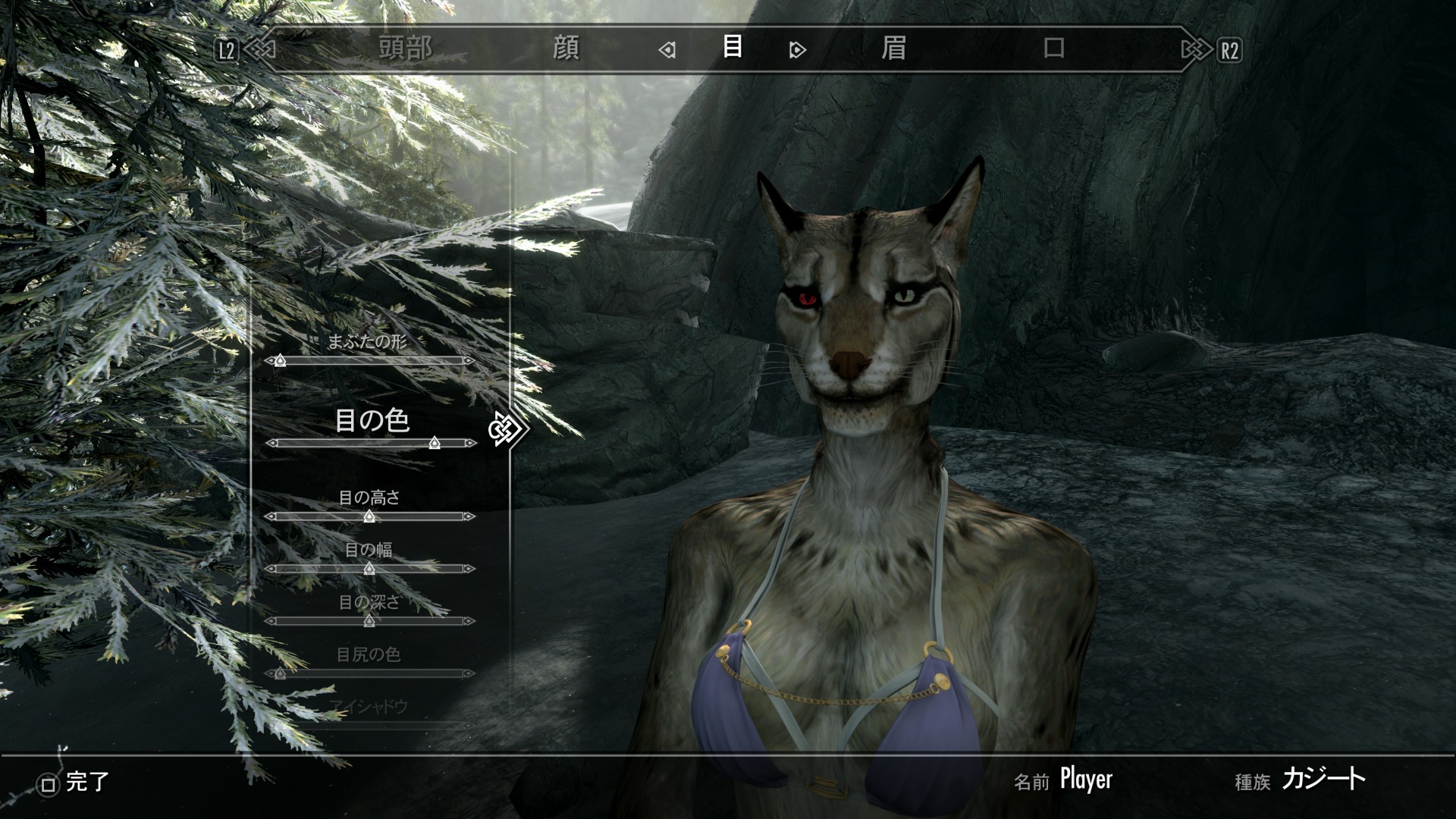Adjust the 目の深さ eye depth slider
Screen dimensions: 1456x819
pos(369,621)
